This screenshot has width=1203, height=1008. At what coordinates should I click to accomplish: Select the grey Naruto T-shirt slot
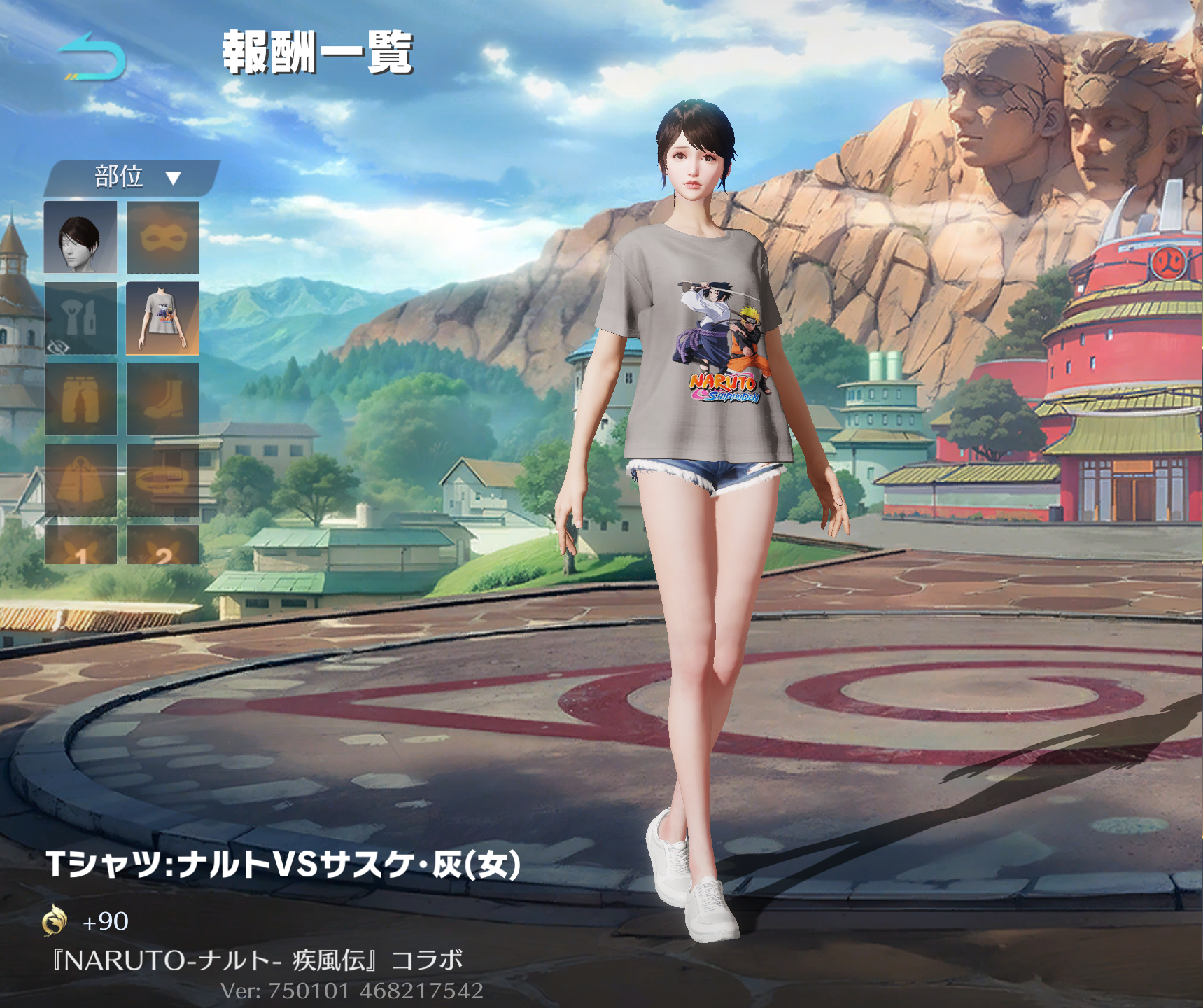(162, 318)
